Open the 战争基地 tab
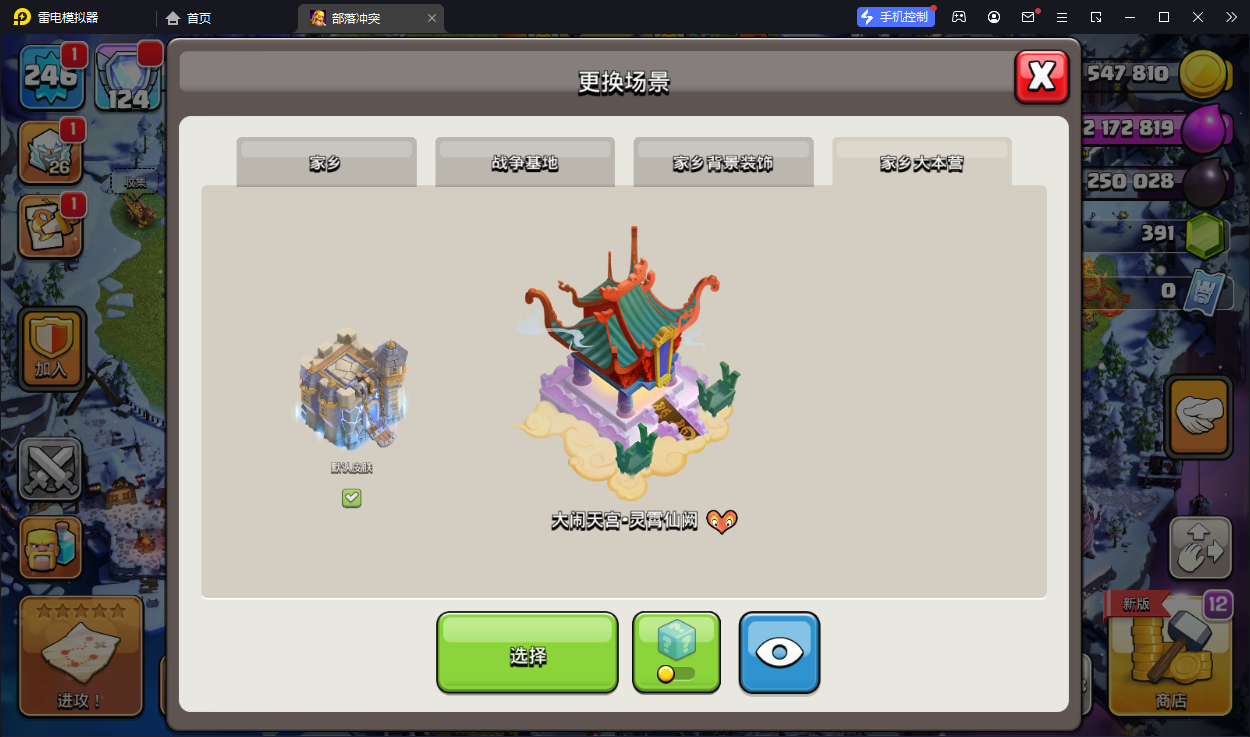Viewport: 1250px width, 737px height. [x=524, y=162]
